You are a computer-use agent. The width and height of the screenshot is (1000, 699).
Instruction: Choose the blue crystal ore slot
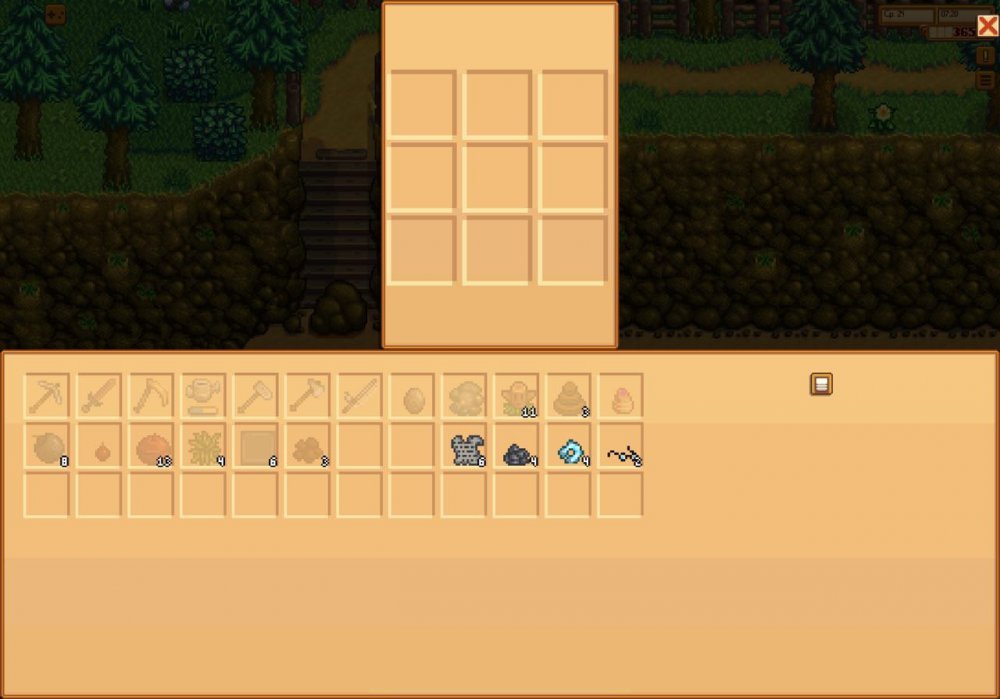tap(568, 450)
